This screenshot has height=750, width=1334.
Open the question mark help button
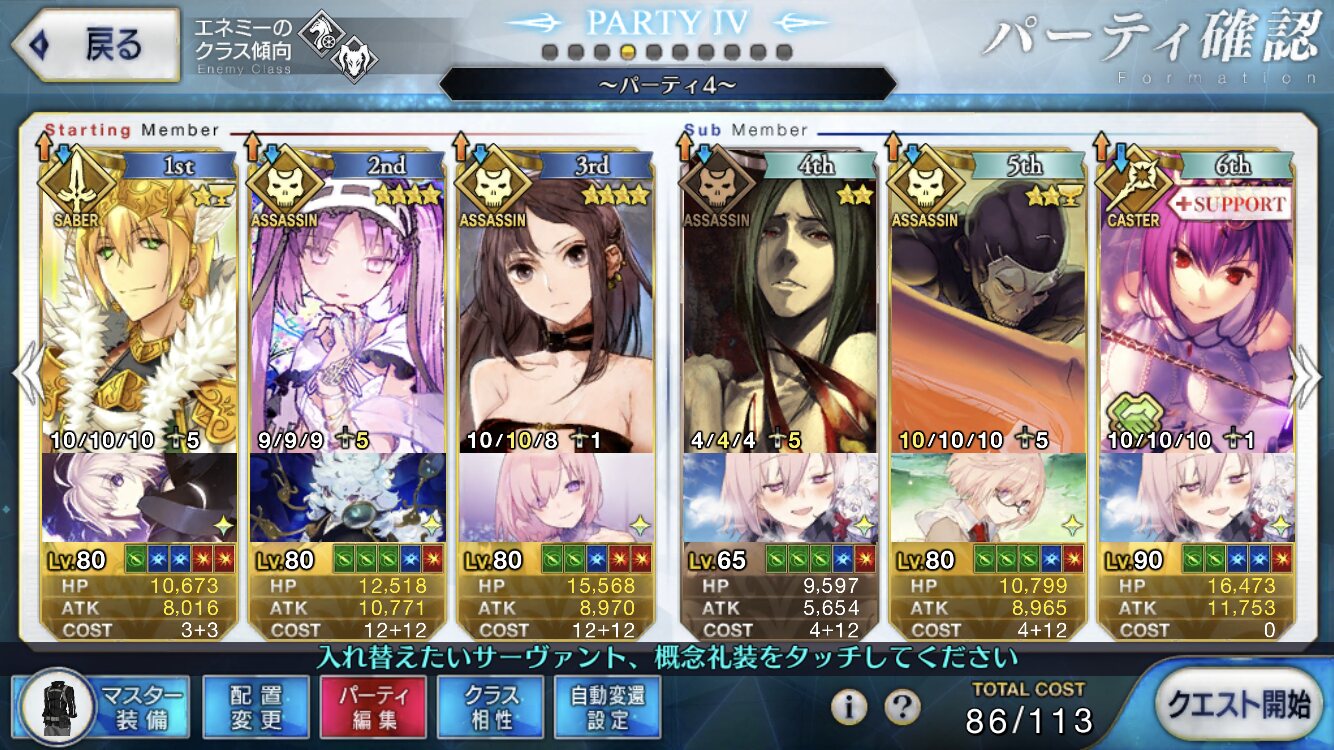(902, 707)
